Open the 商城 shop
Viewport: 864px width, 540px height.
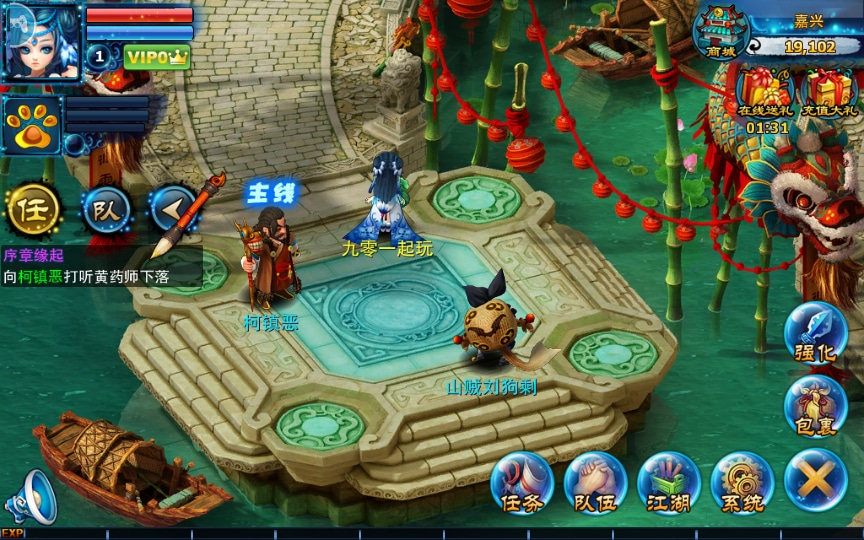(722, 32)
